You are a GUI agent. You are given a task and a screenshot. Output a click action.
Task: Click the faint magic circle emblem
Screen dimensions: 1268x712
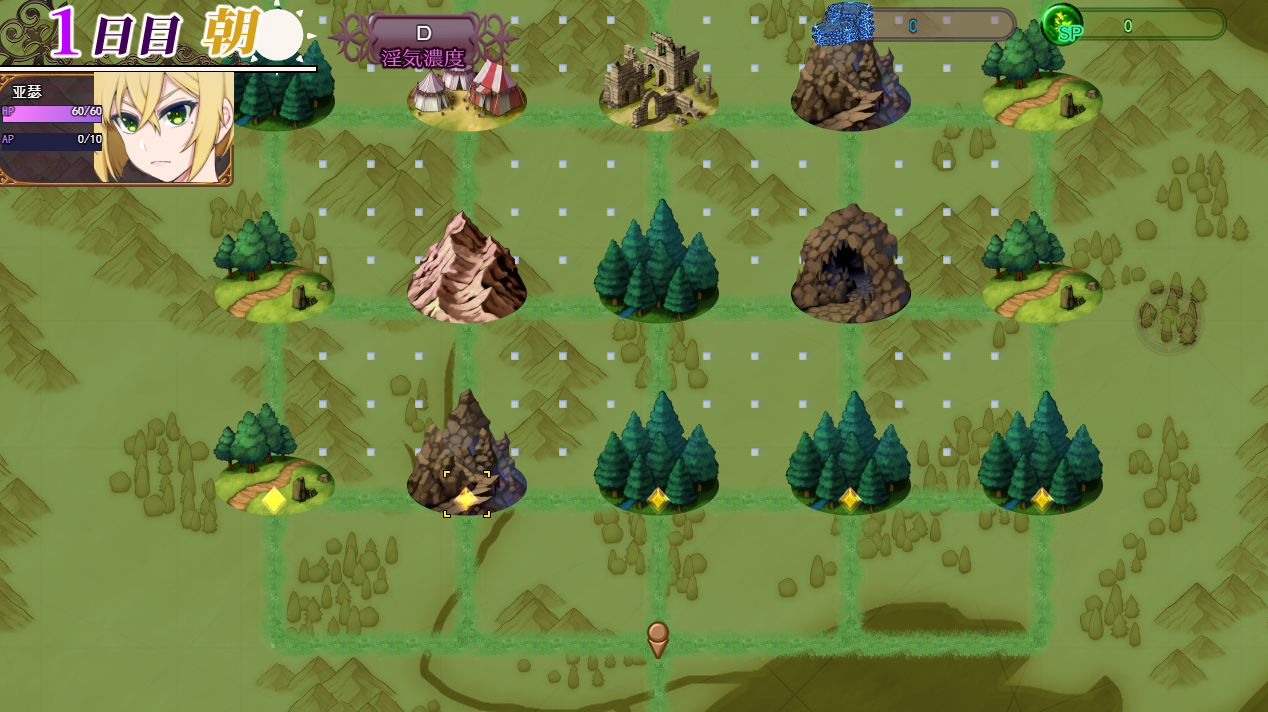click(1168, 320)
